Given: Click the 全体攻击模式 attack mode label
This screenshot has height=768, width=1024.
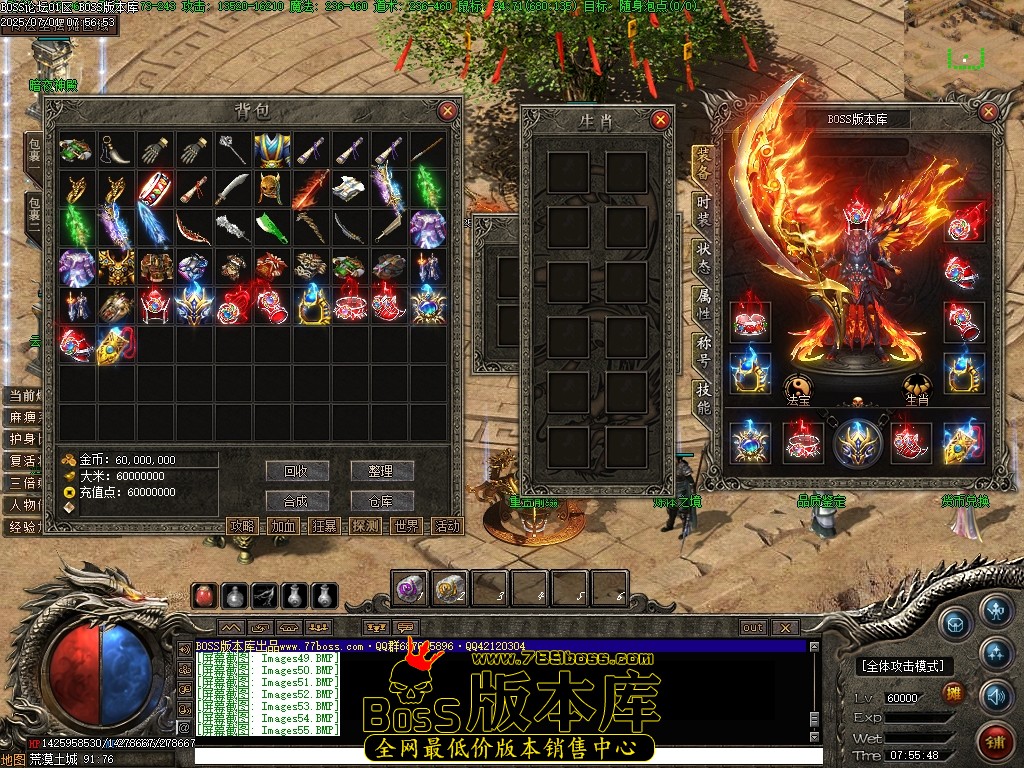Looking at the screenshot, I should (x=903, y=666).
